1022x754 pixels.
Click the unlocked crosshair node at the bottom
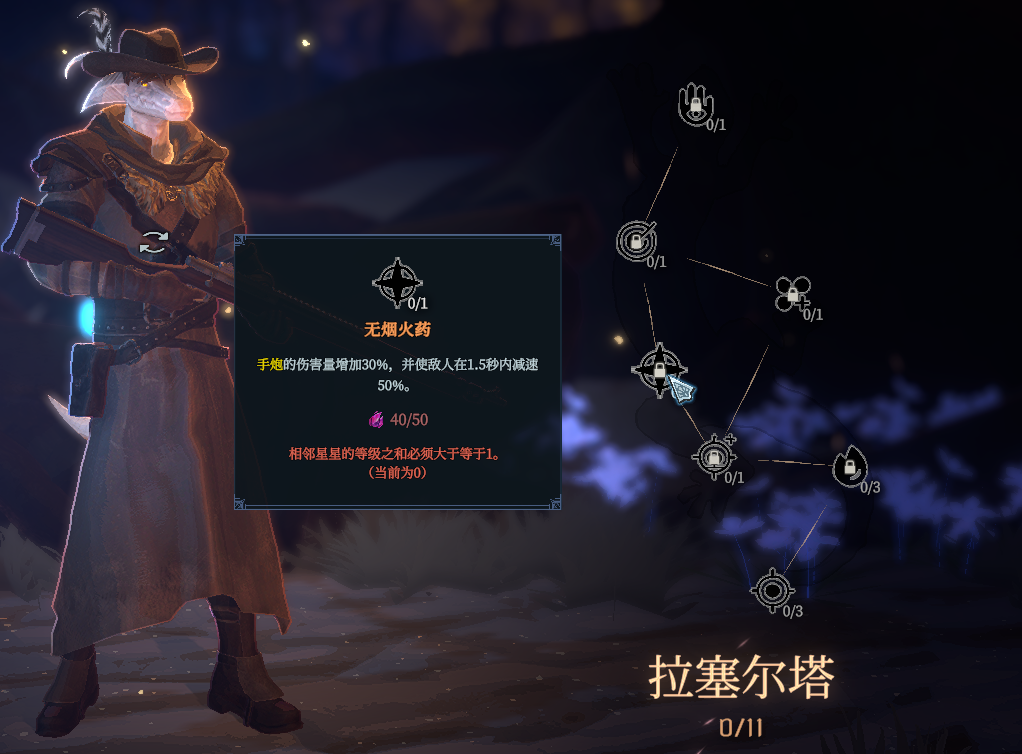(x=772, y=589)
